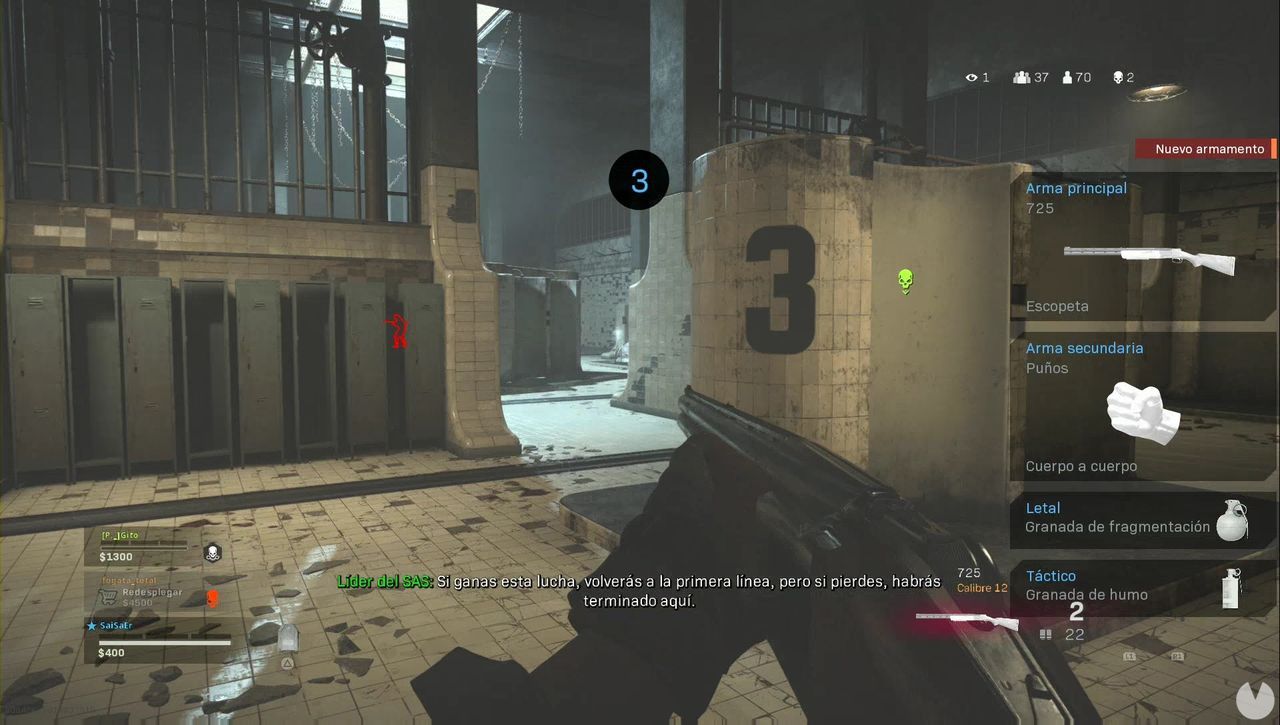The image size is (1280, 725).
Task: Click the spectator eye icon at top right
Action: click(x=971, y=77)
